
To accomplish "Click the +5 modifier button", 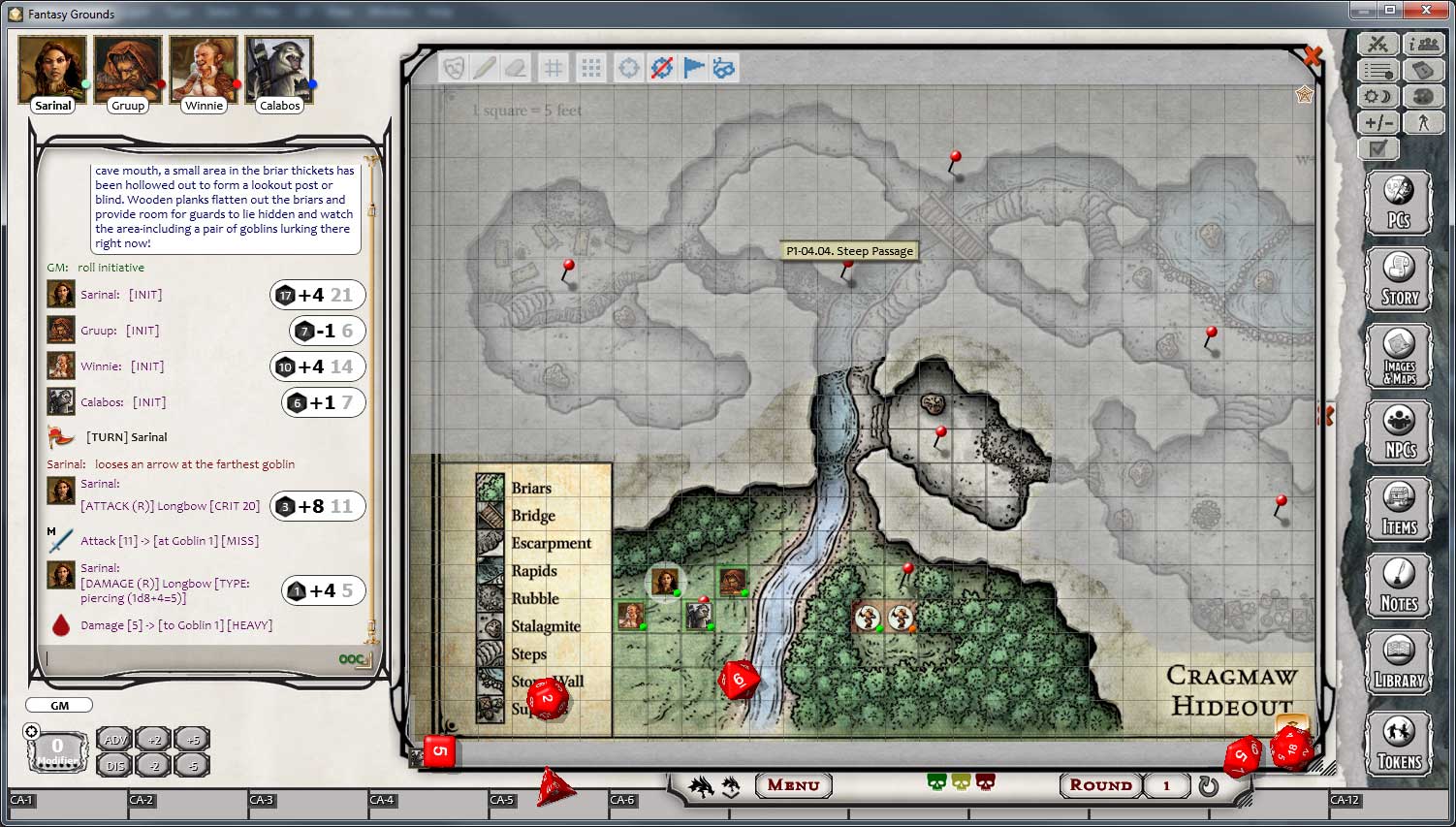I will [x=191, y=741].
